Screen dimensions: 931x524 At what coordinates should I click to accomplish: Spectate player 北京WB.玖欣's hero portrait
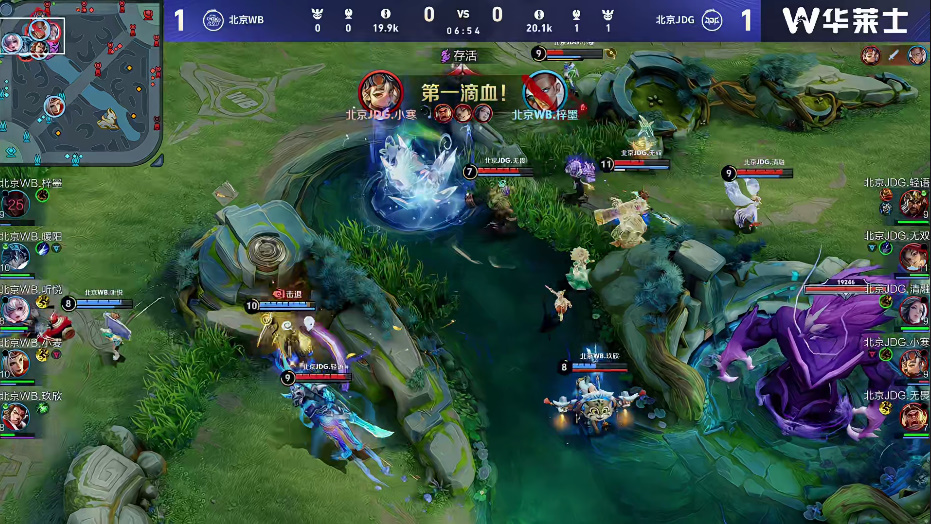pos(15,416)
